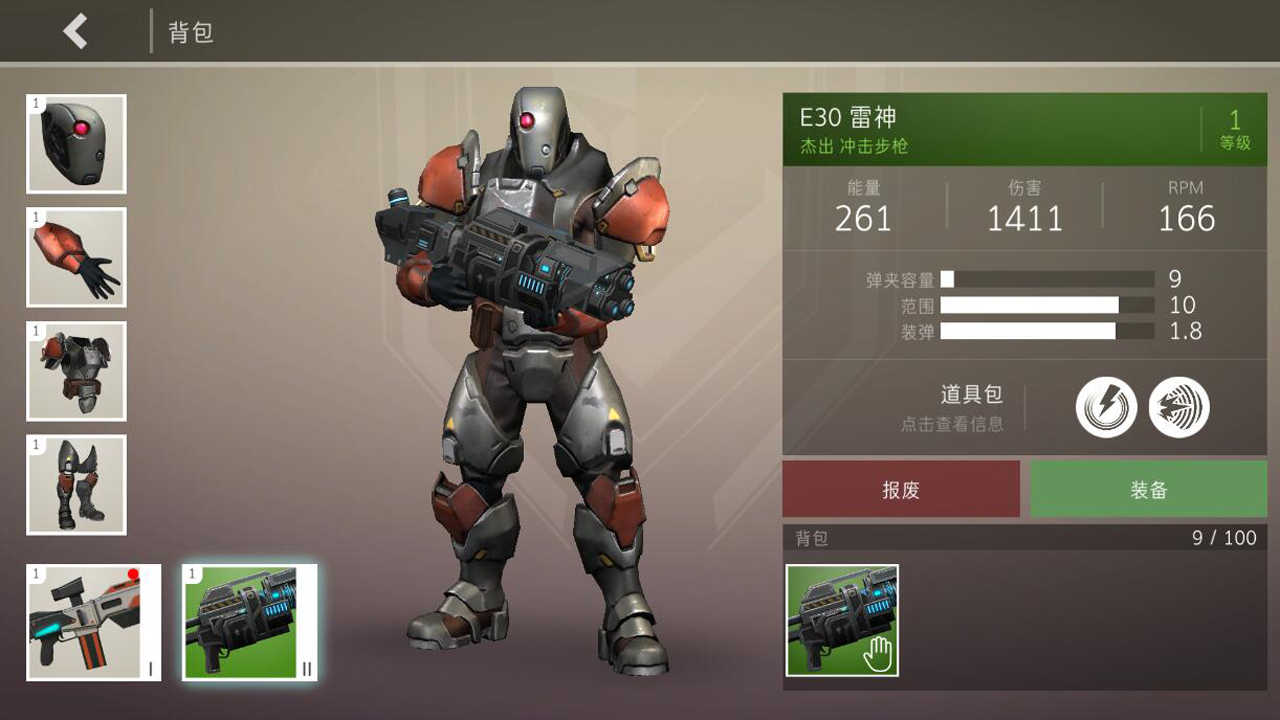
Task: Select the leg armor equipment item
Action: click(75, 485)
